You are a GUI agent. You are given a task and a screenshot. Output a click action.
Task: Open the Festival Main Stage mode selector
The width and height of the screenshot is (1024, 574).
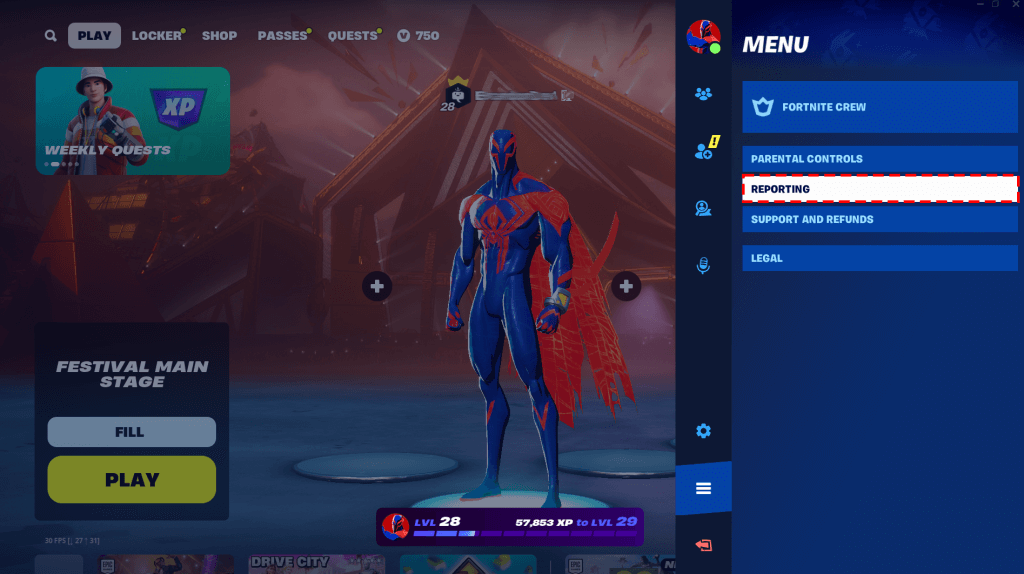pos(132,373)
